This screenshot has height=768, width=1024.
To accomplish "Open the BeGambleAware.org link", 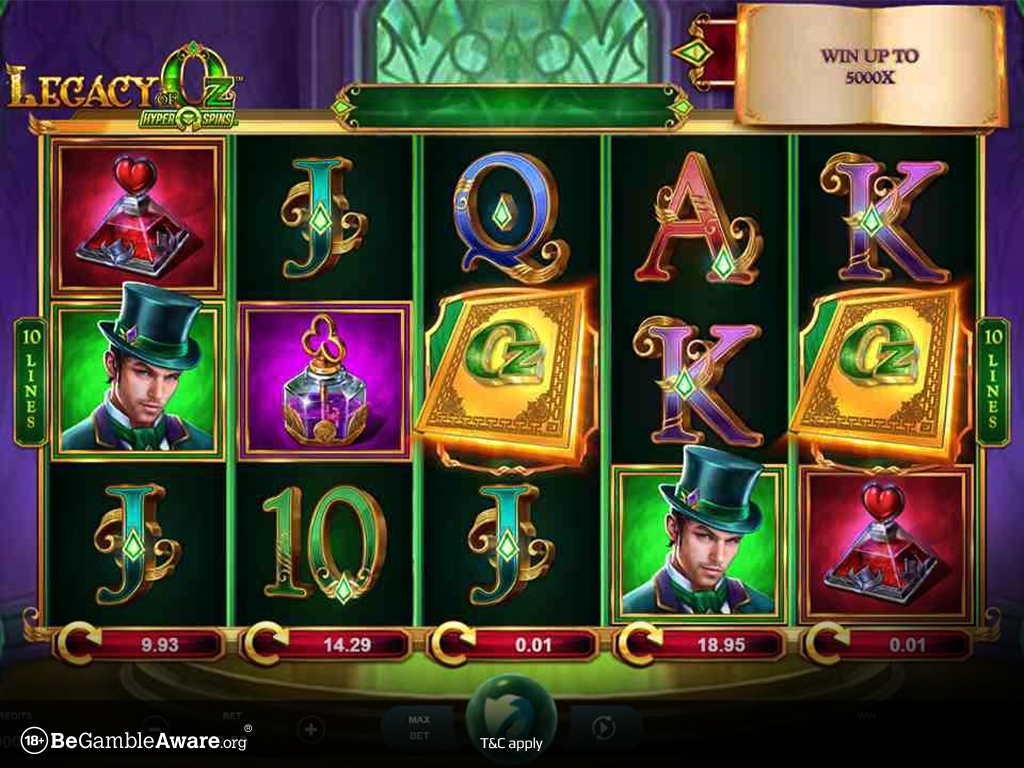I will (x=136, y=741).
